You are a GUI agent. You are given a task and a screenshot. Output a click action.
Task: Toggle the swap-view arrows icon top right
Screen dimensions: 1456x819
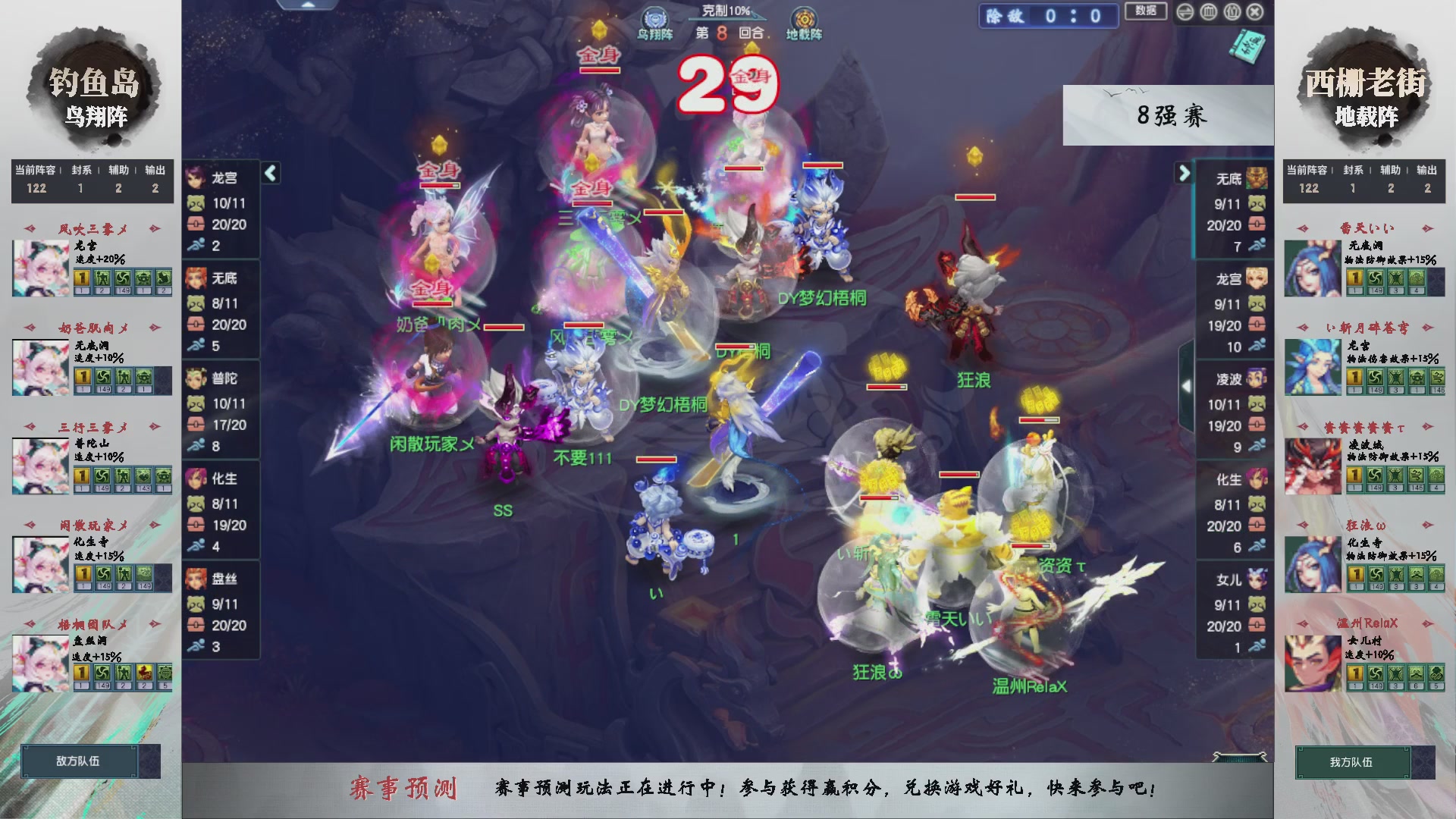coord(1185,12)
